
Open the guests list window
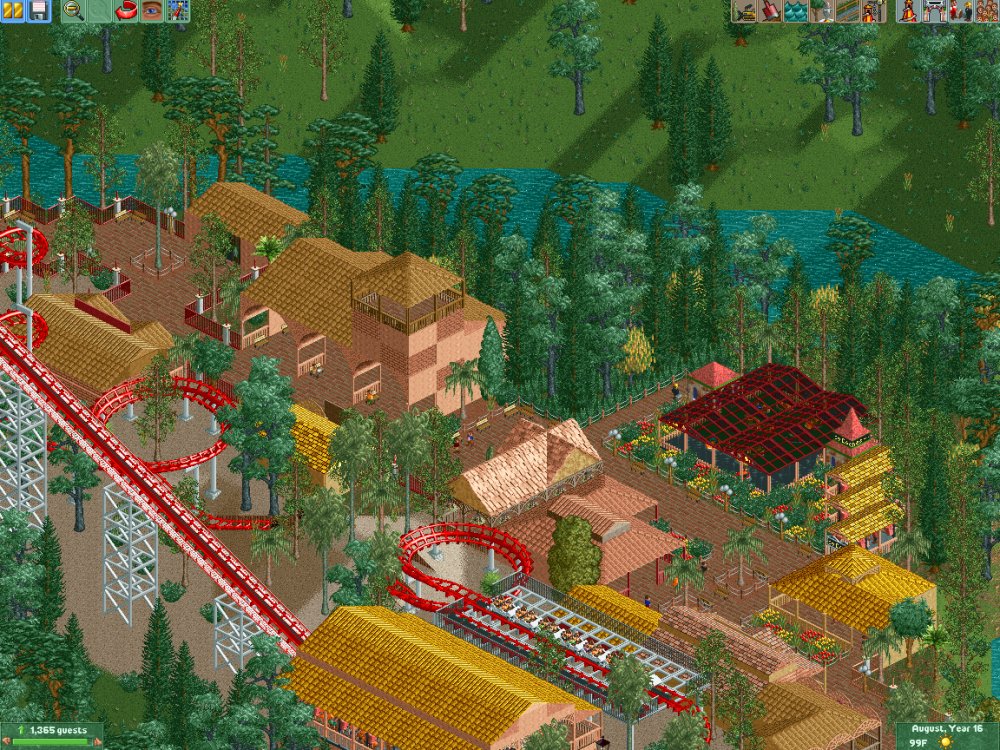[x=986, y=11]
